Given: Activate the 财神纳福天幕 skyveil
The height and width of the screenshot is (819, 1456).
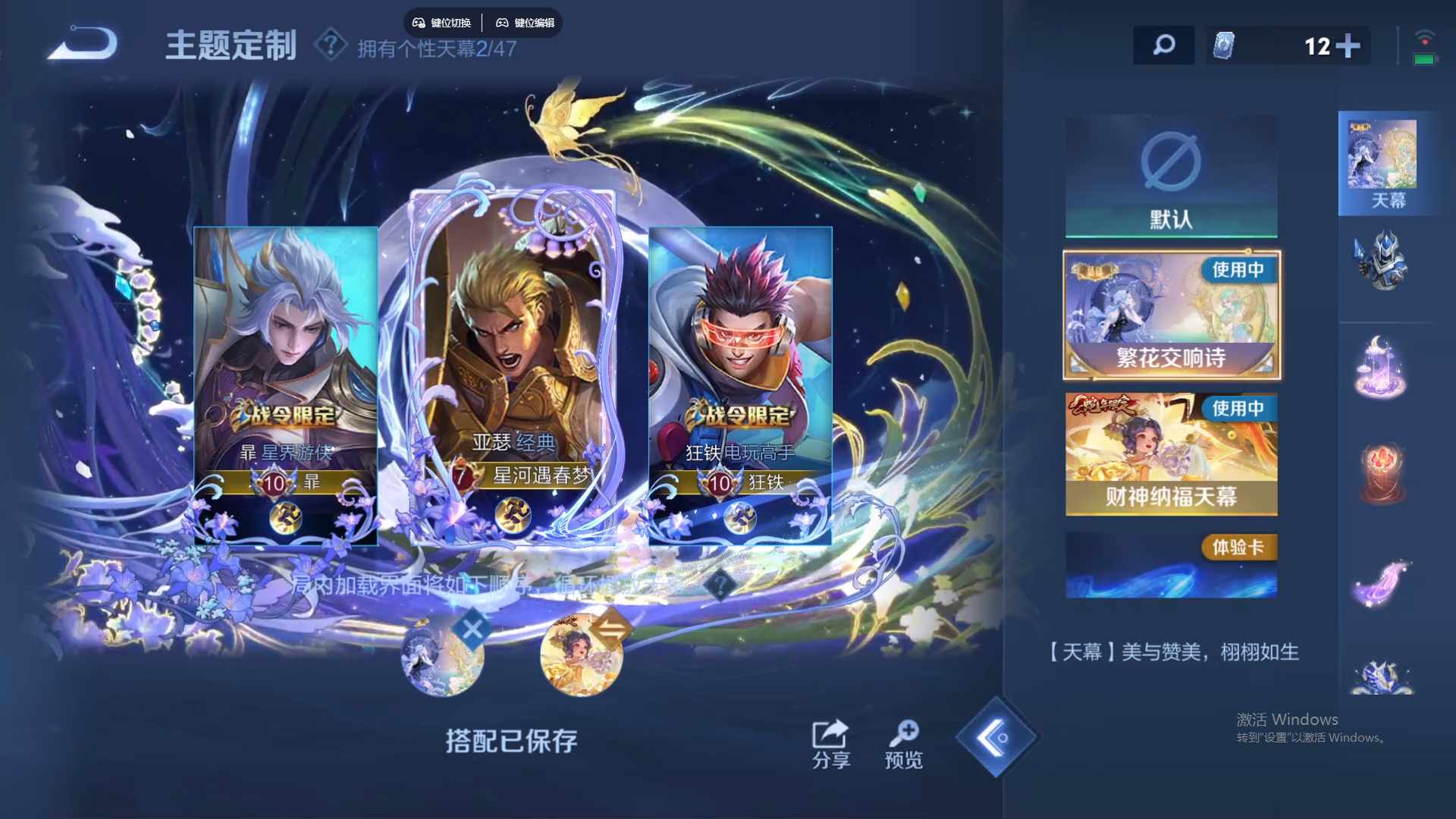Looking at the screenshot, I should pyautogui.click(x=1170, y=455).
